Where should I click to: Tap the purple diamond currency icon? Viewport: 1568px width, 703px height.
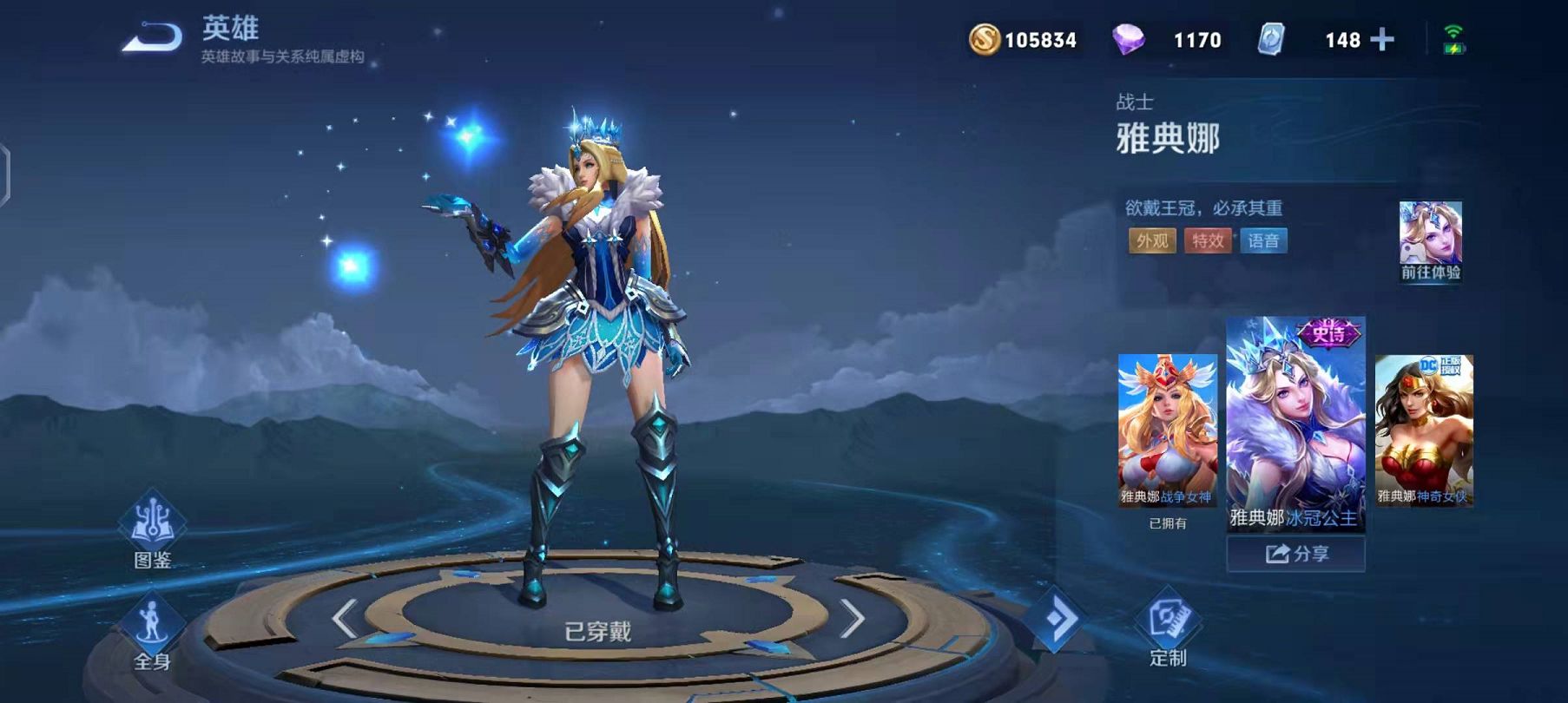(1128, 40)
